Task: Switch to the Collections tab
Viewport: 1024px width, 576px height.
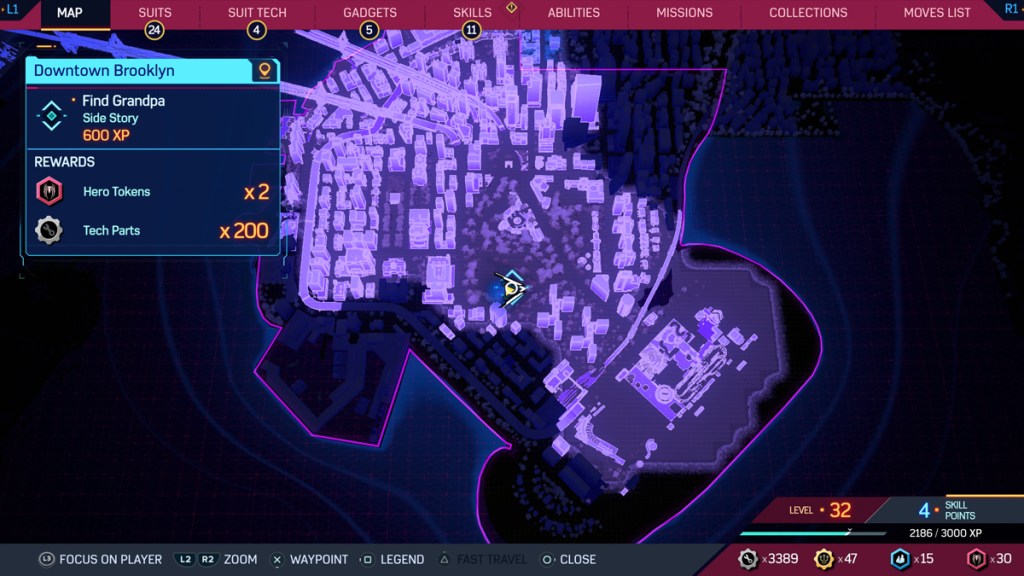Action: [x=808, y=13]
